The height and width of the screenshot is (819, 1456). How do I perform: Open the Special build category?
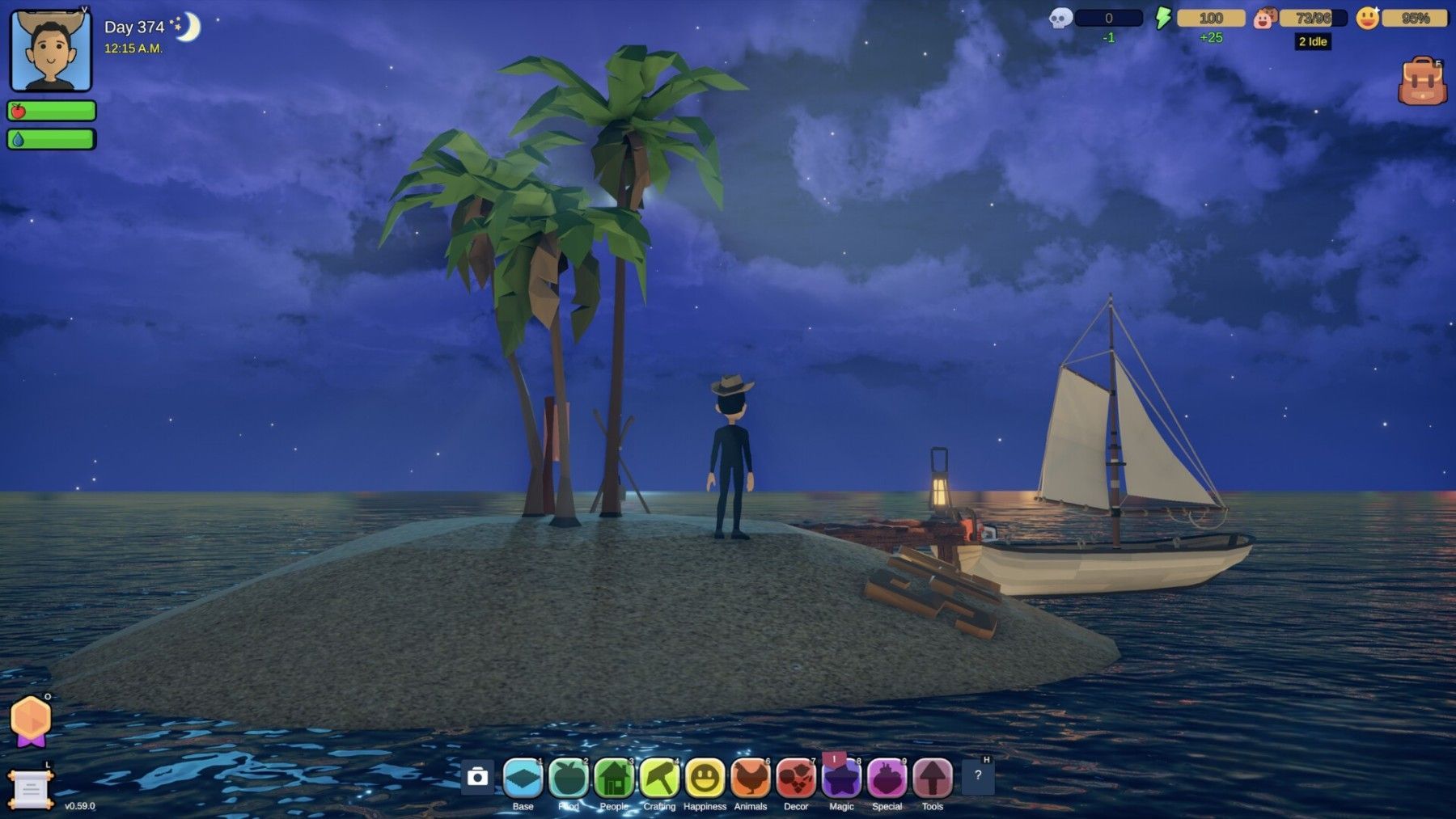coord(887,778)
